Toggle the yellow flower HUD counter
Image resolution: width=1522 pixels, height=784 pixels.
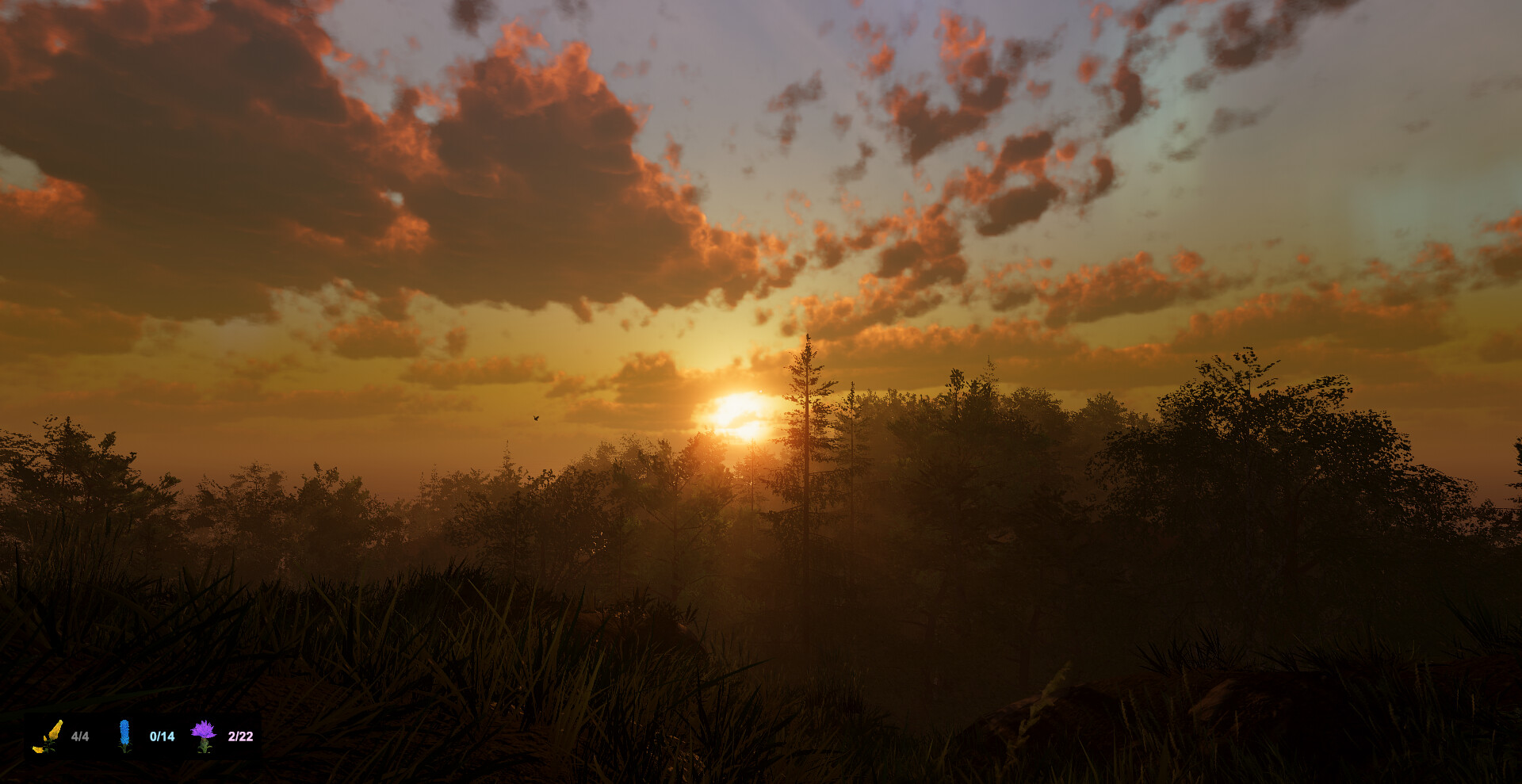(x=80, y=736)
